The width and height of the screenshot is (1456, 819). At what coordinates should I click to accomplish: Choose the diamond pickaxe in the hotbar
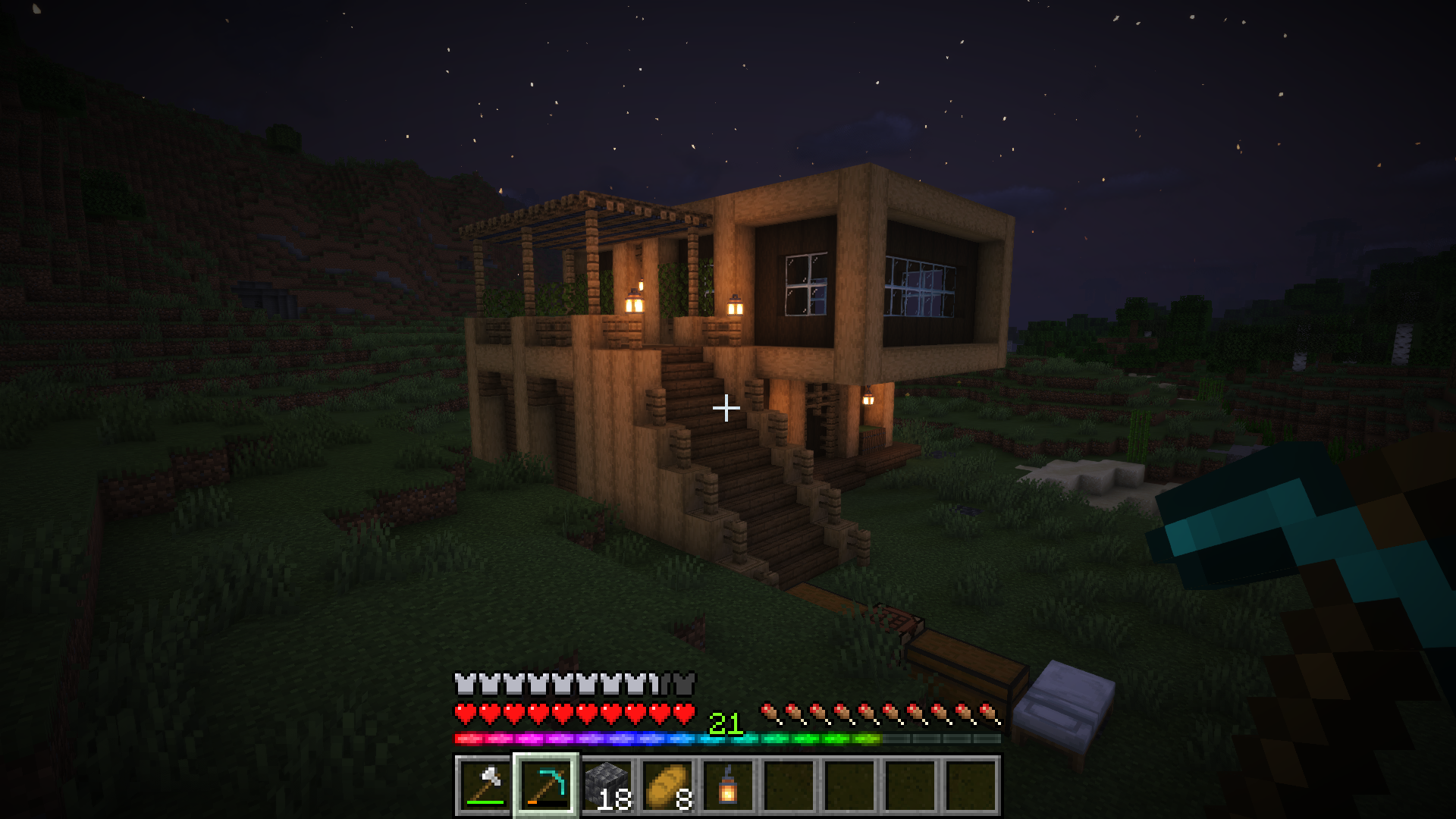tap(546, 786)
